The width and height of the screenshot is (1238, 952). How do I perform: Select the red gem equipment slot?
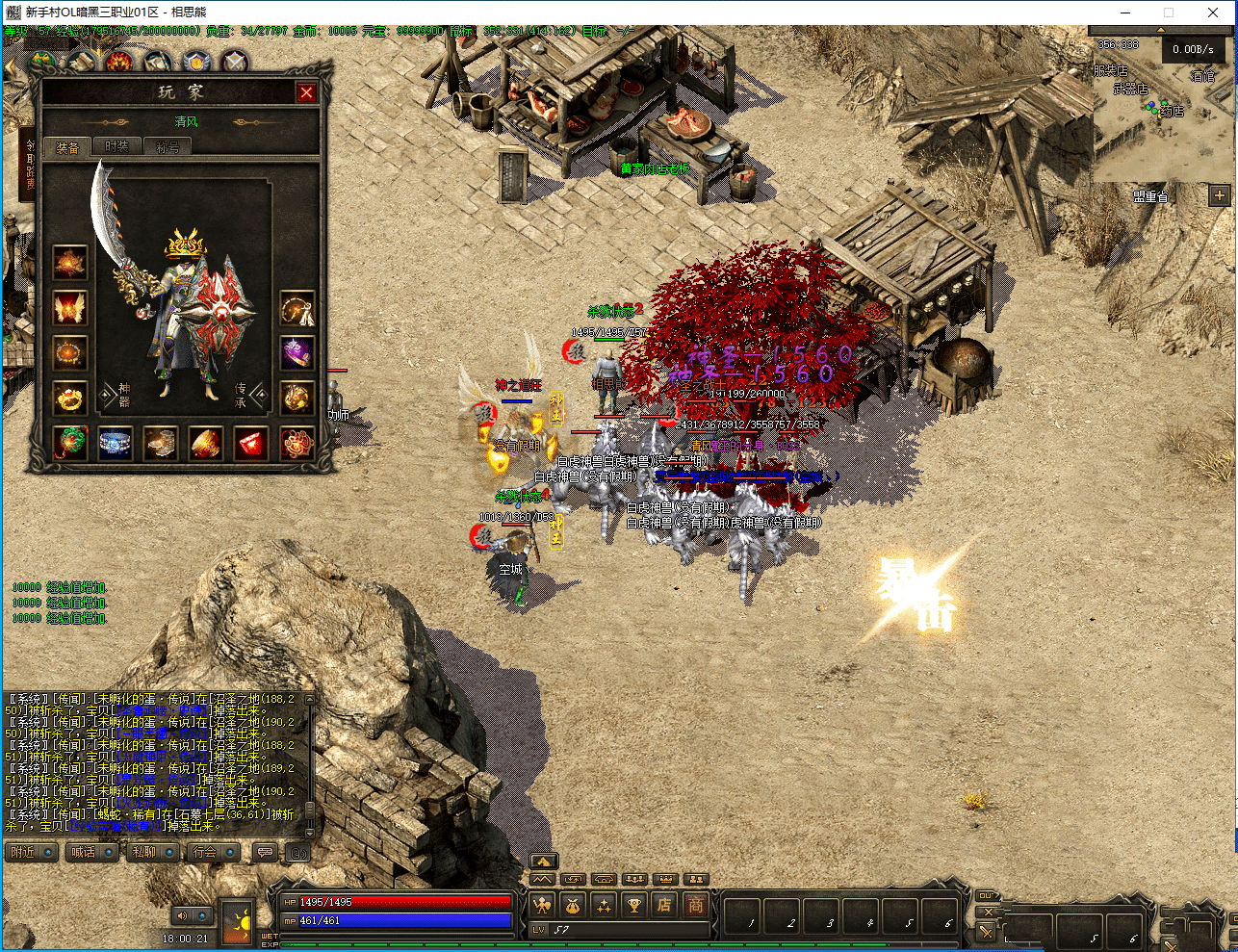tap(251, 444)
